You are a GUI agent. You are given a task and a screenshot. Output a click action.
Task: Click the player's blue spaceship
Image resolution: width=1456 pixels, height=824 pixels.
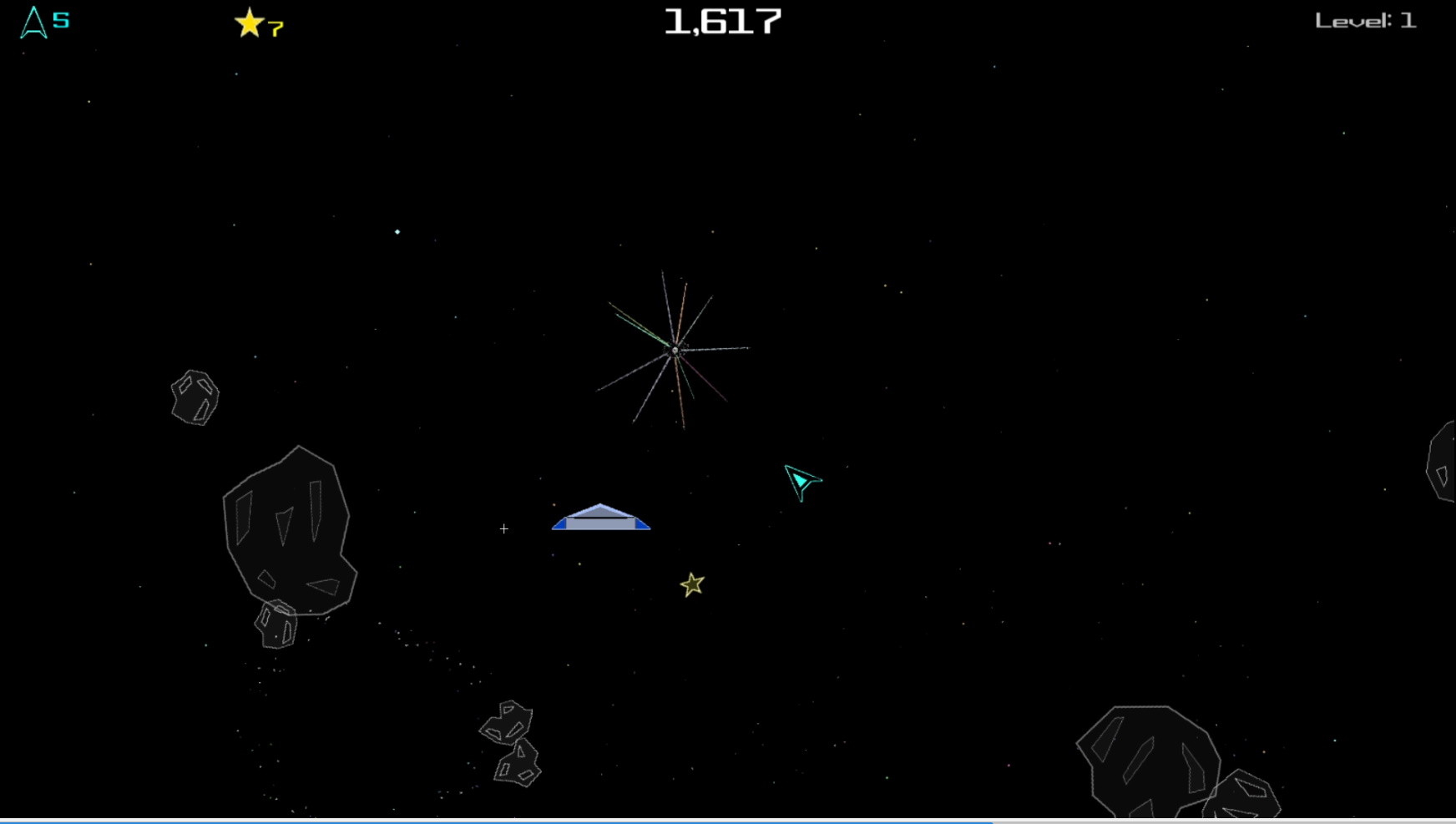tap(601, 516)
